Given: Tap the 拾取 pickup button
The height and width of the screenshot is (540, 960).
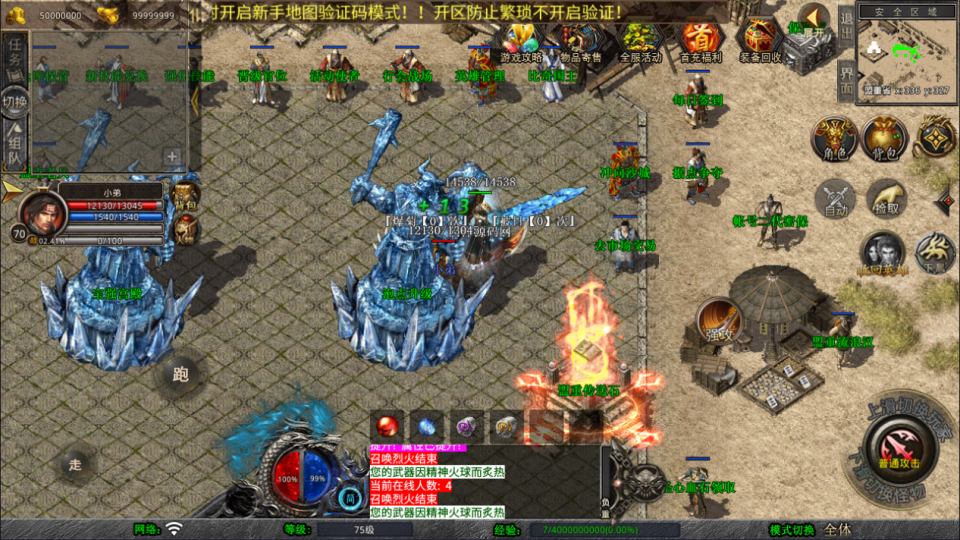Looking at the screenshot, I should (886, 198).
